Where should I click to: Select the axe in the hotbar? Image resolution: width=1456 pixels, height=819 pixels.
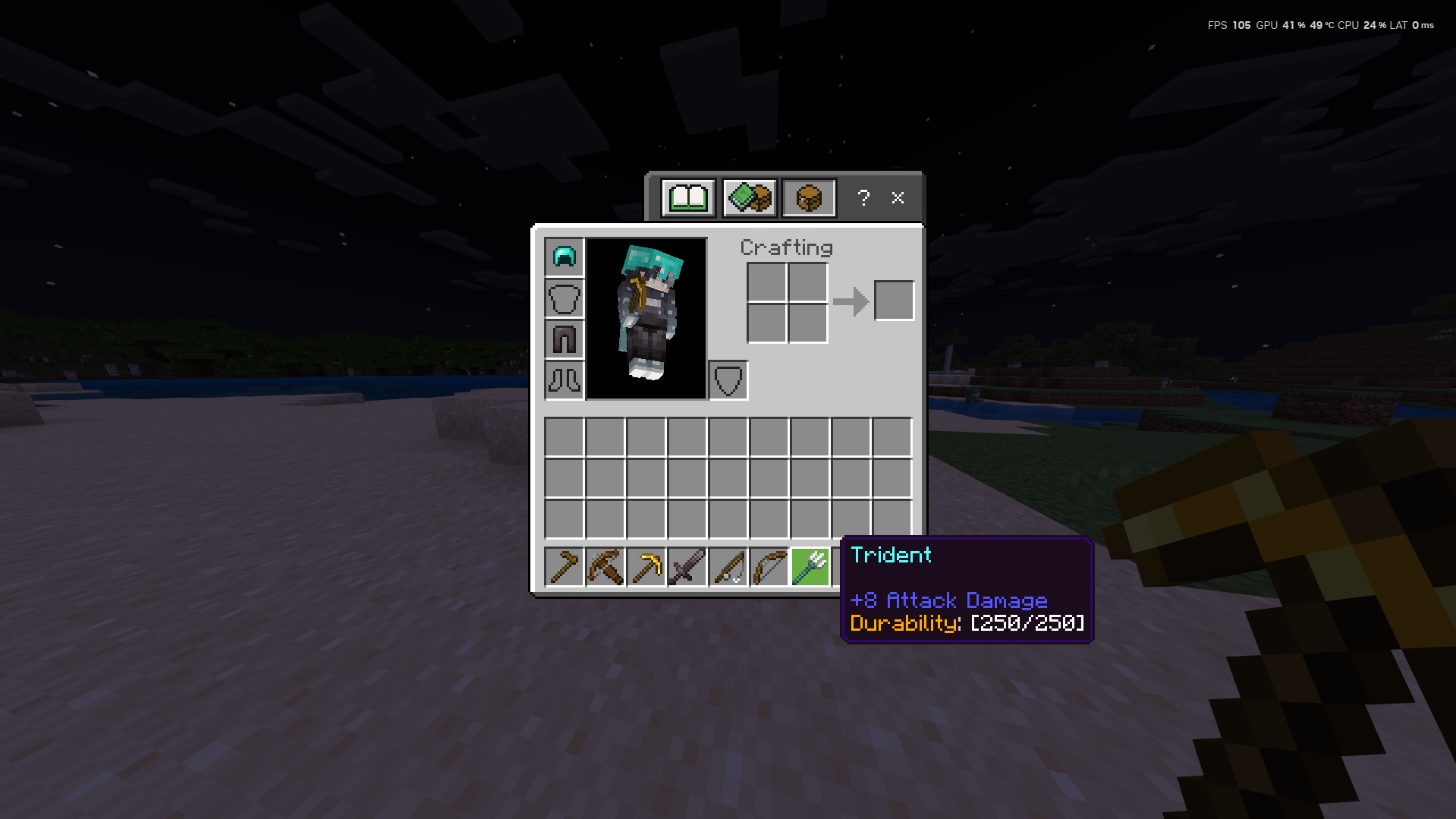click(564, 566)
